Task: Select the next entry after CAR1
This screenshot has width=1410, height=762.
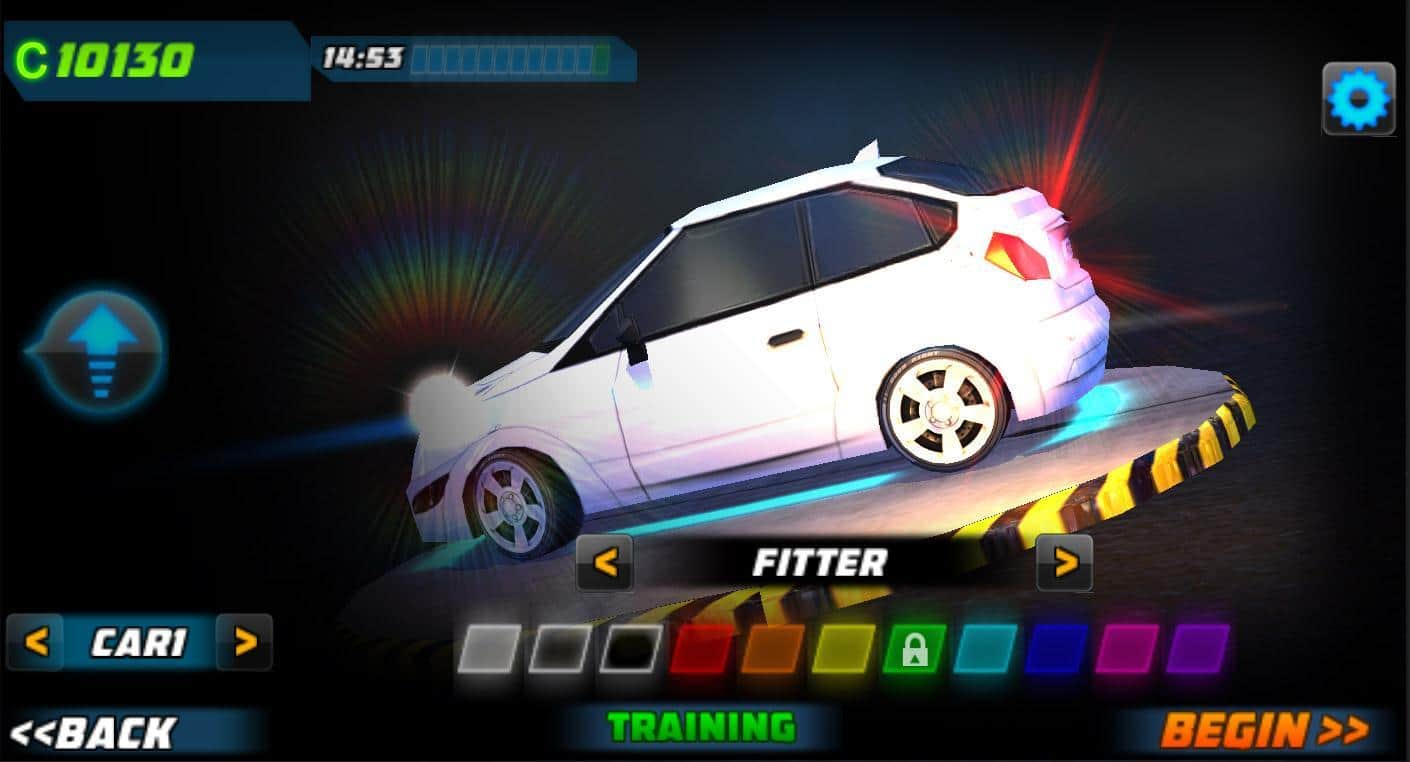Action: [x=244, y=642]
